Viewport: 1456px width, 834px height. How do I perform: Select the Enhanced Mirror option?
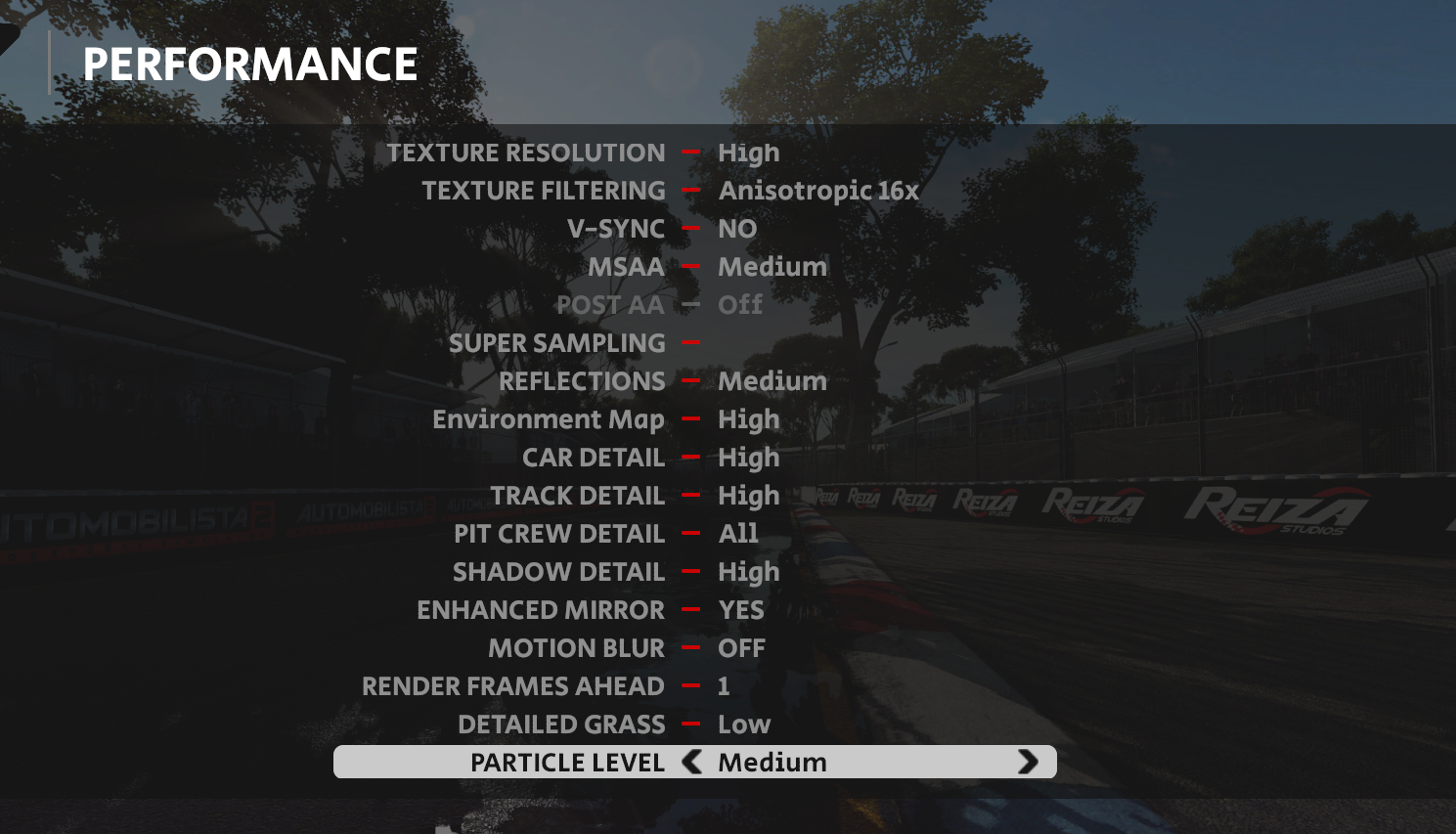tap(541, 610)
